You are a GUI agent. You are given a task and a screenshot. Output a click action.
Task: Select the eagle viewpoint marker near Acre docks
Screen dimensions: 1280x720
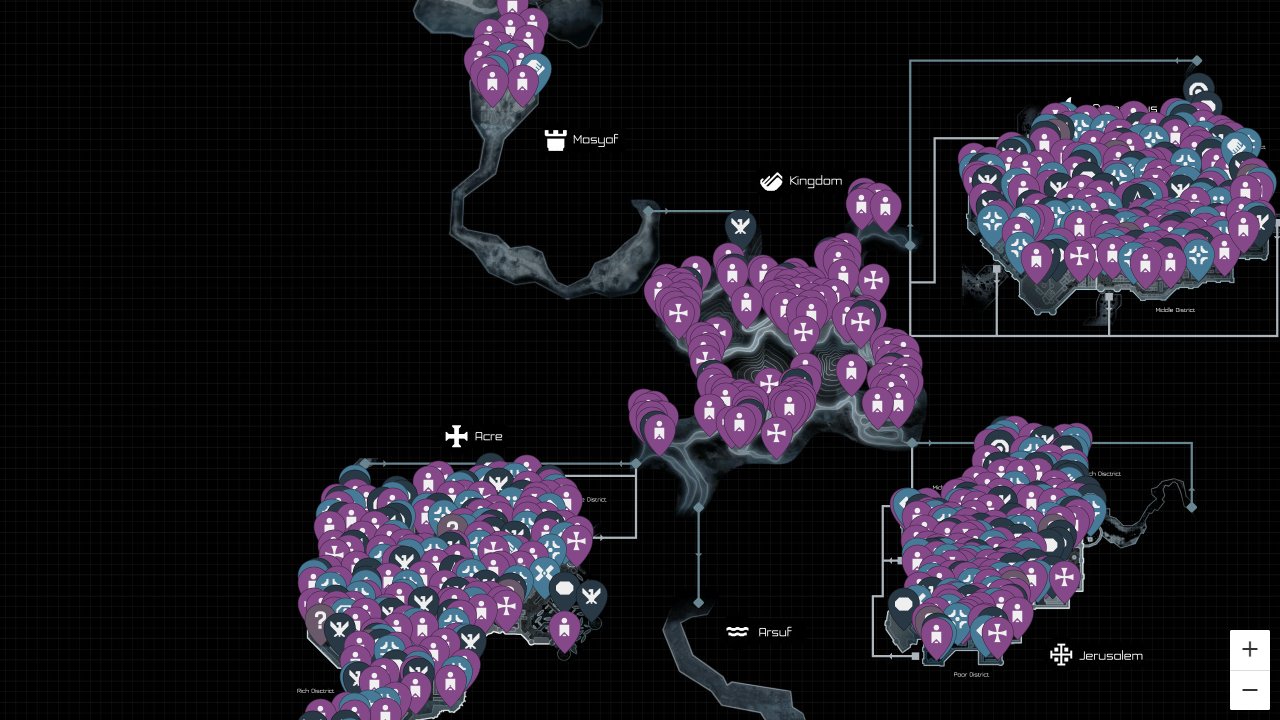click(x=592, y=597)
